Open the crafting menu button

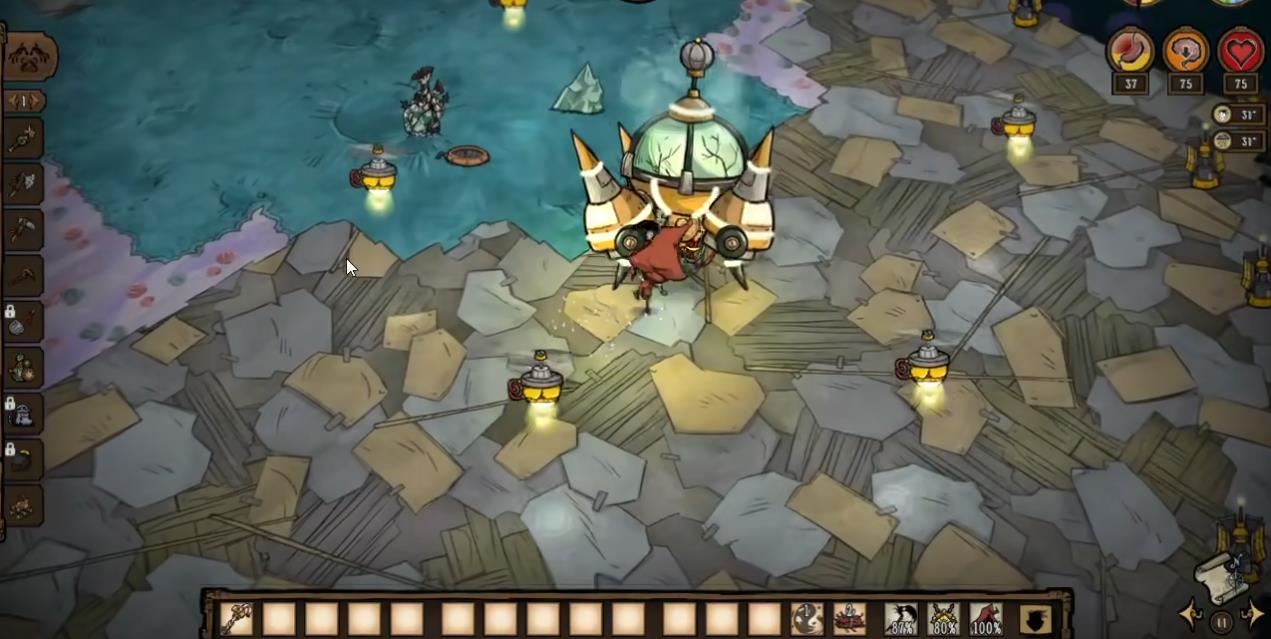pyautogui.click(x=30, y=57)
